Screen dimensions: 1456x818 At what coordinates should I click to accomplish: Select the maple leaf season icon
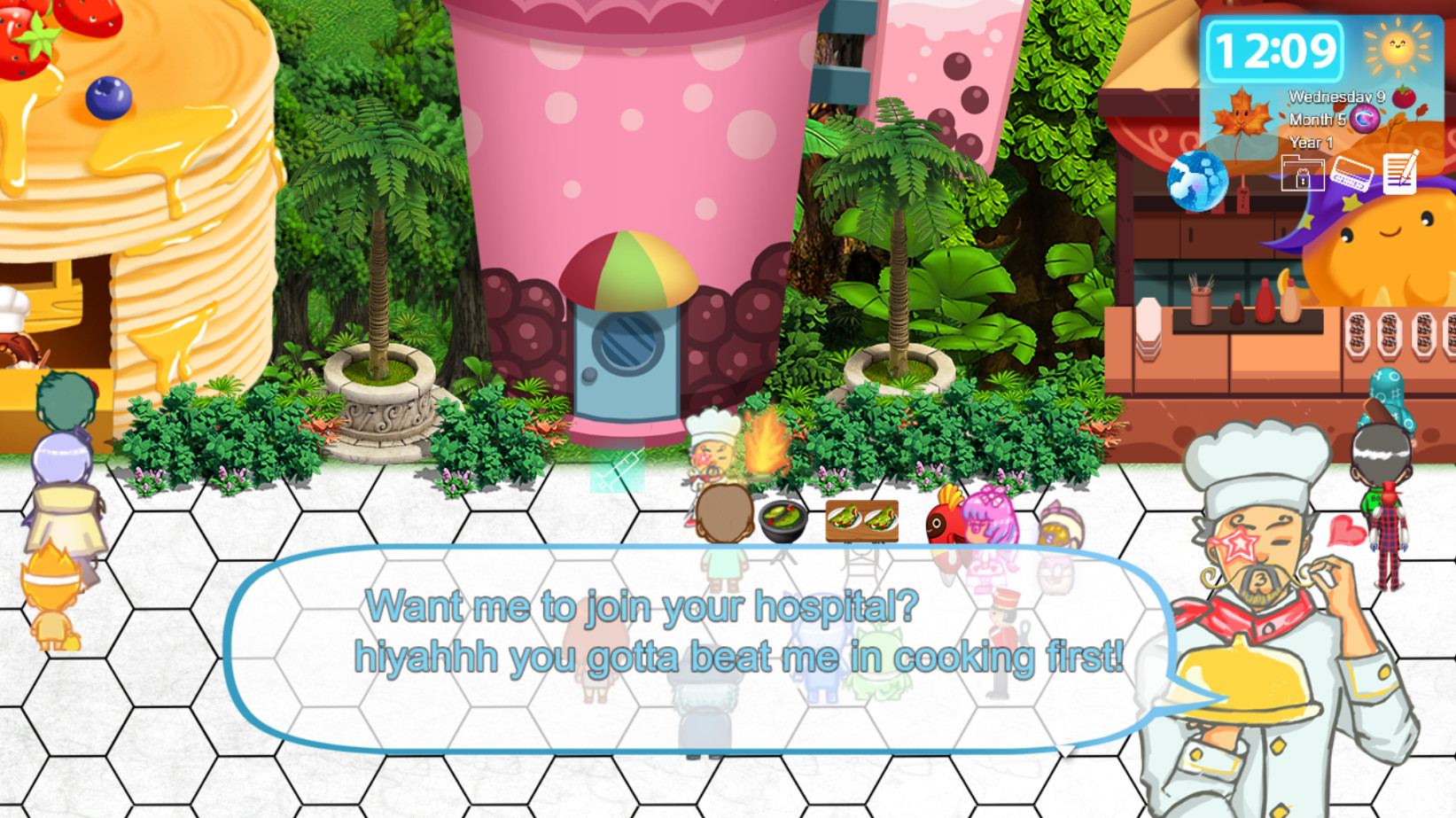[x=1242, y=117]
